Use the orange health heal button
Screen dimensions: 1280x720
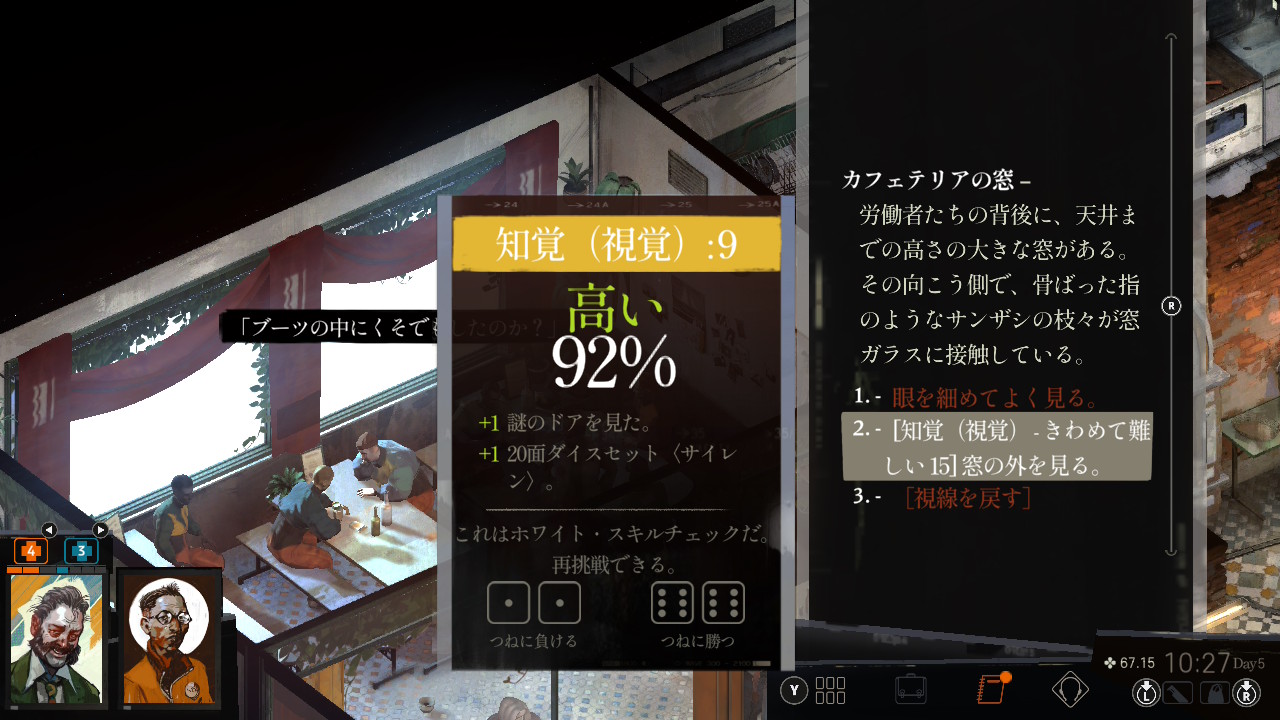tap(31, 550)
